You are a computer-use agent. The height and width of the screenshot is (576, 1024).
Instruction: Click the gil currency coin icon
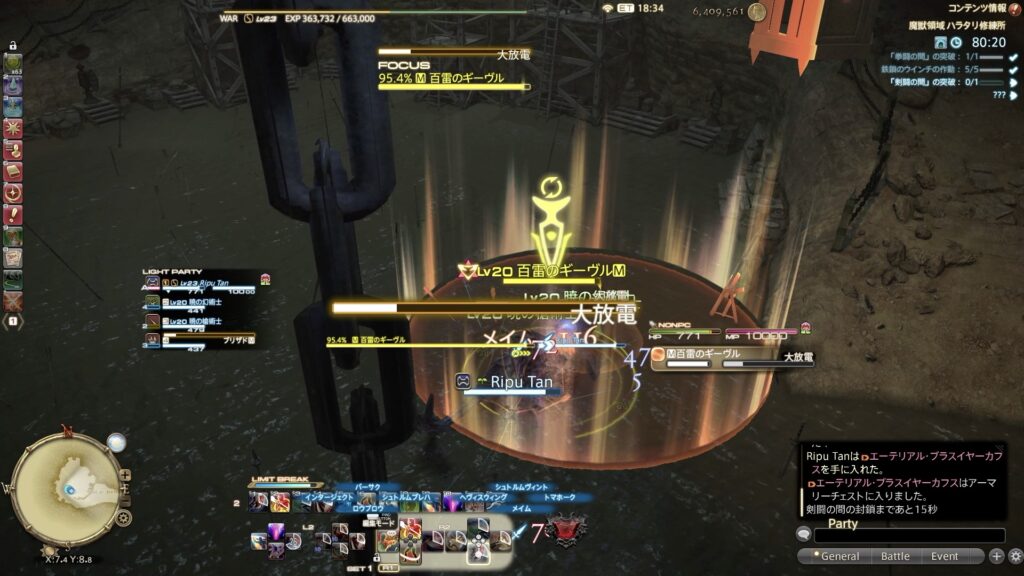757,12
